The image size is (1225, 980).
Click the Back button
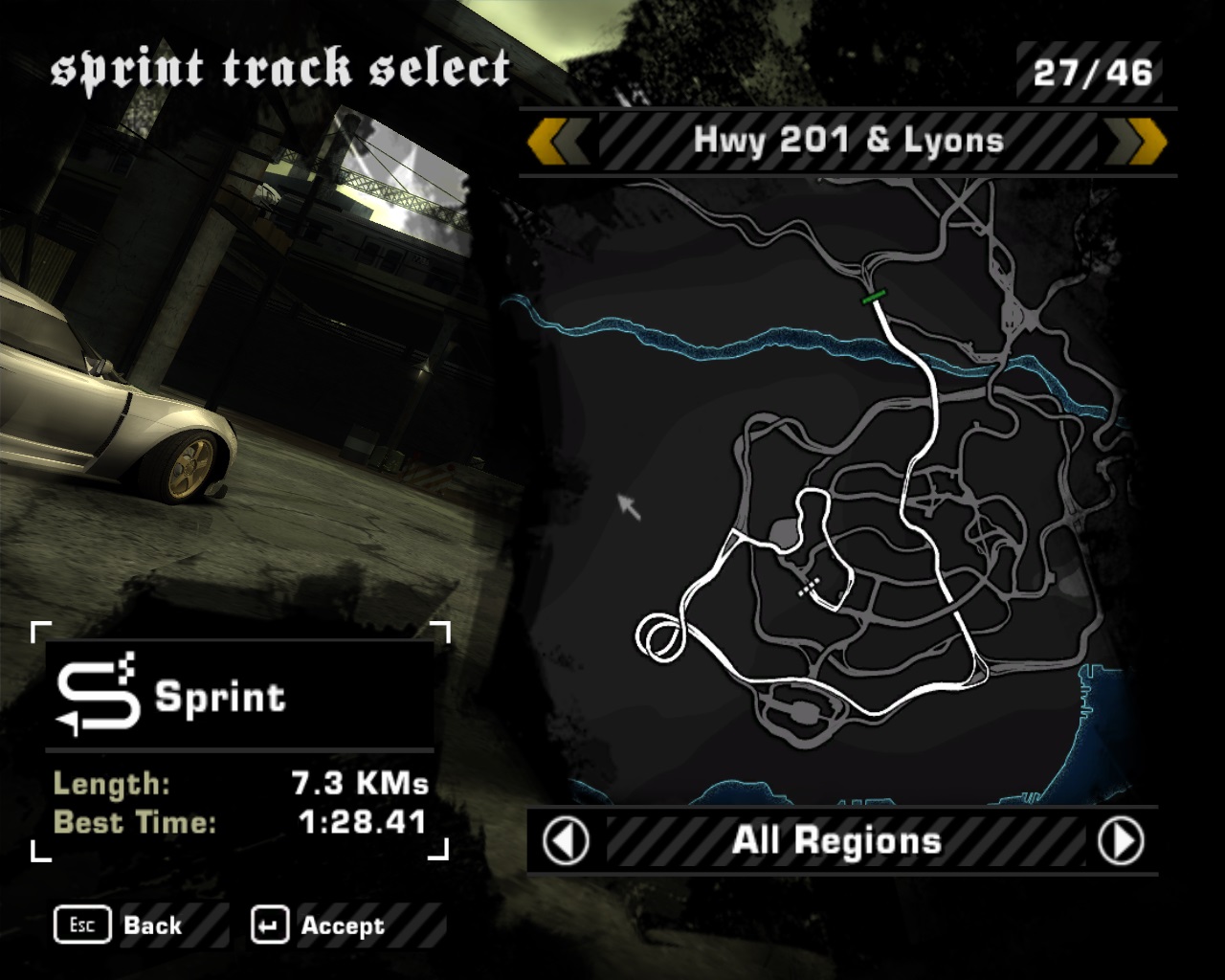pyautogui.click(x=120, y=925)
